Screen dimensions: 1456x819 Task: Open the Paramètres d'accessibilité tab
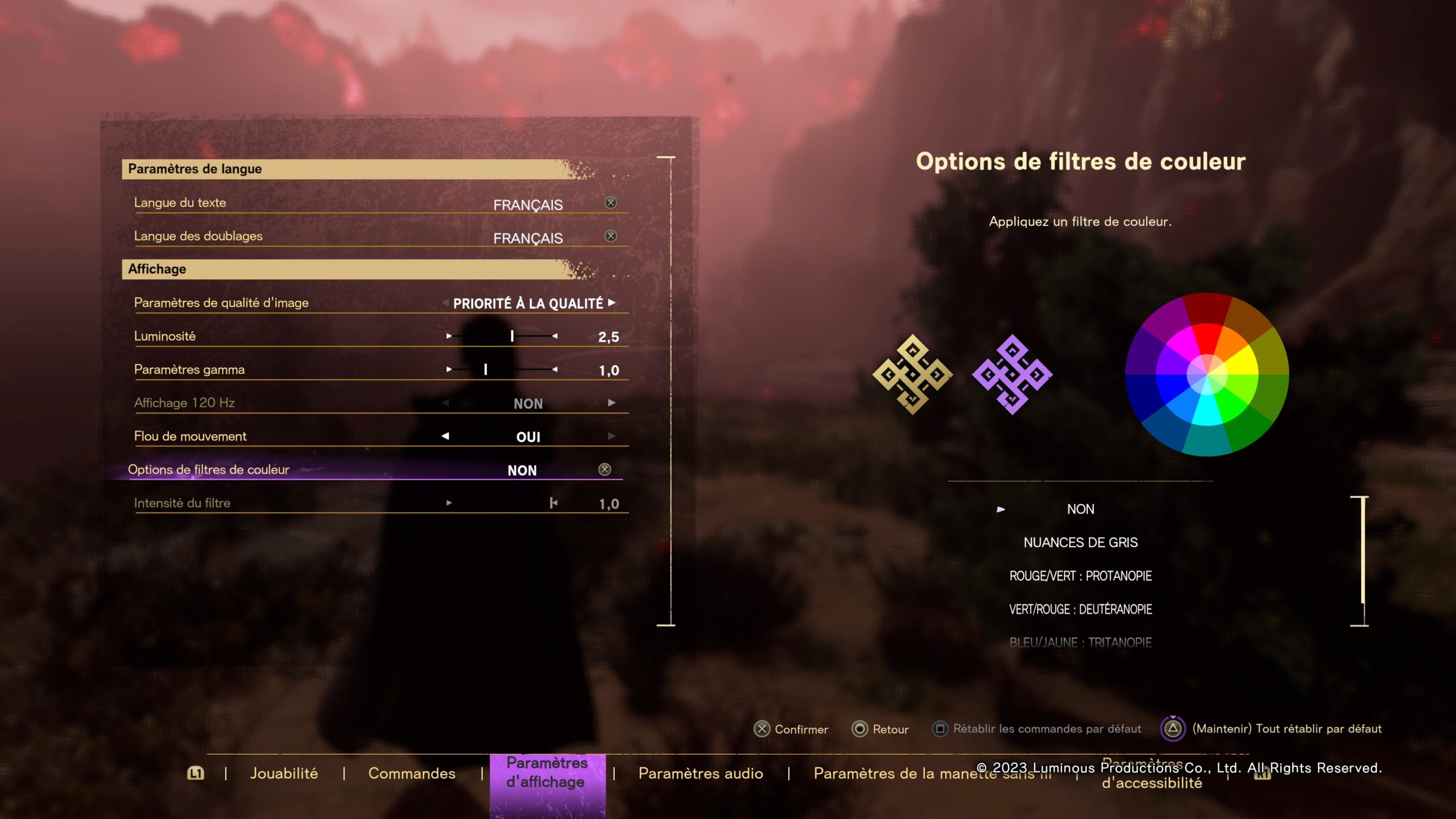coord(1152,782)
